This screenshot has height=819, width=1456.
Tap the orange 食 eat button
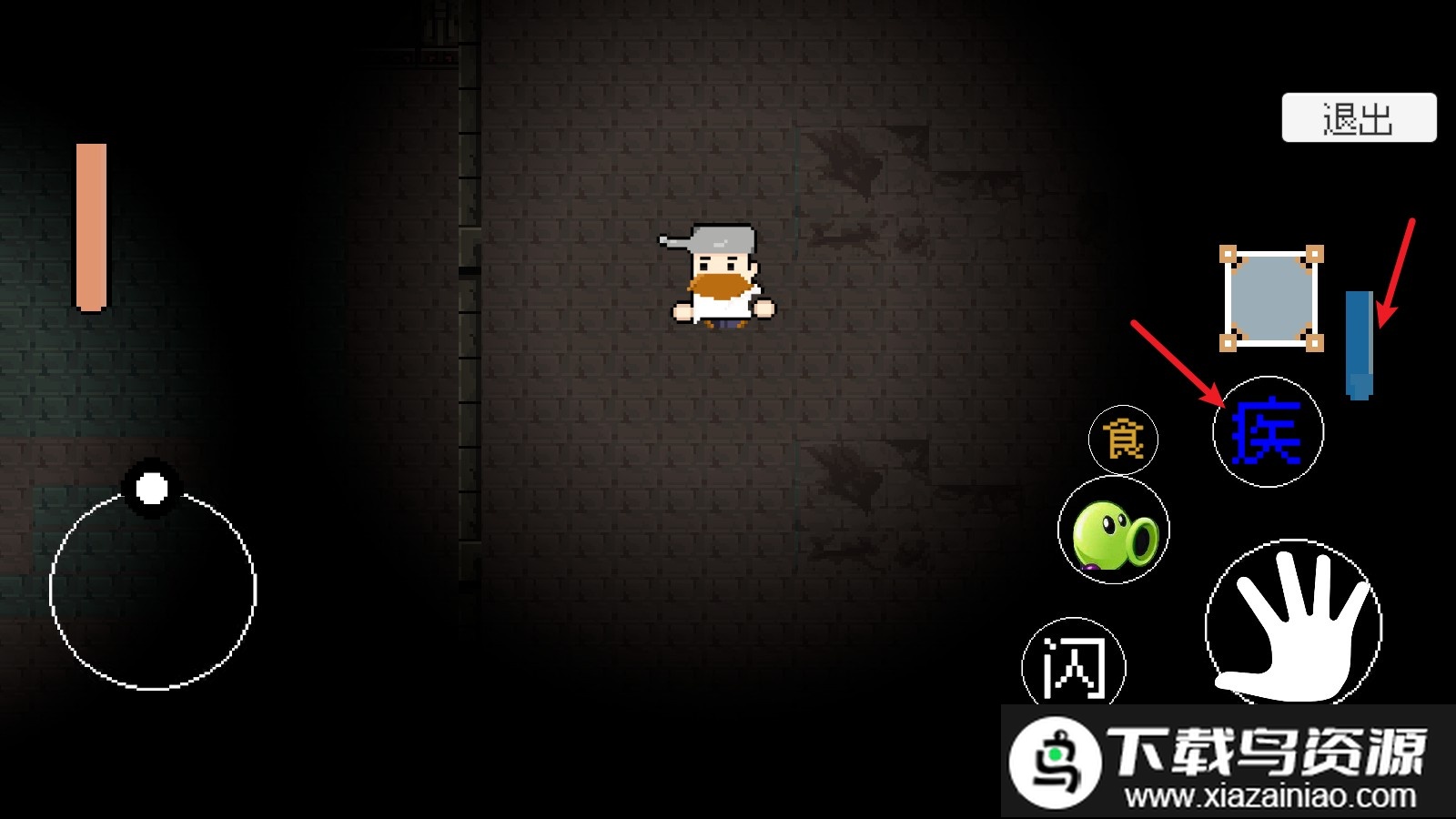[1123, 440]
